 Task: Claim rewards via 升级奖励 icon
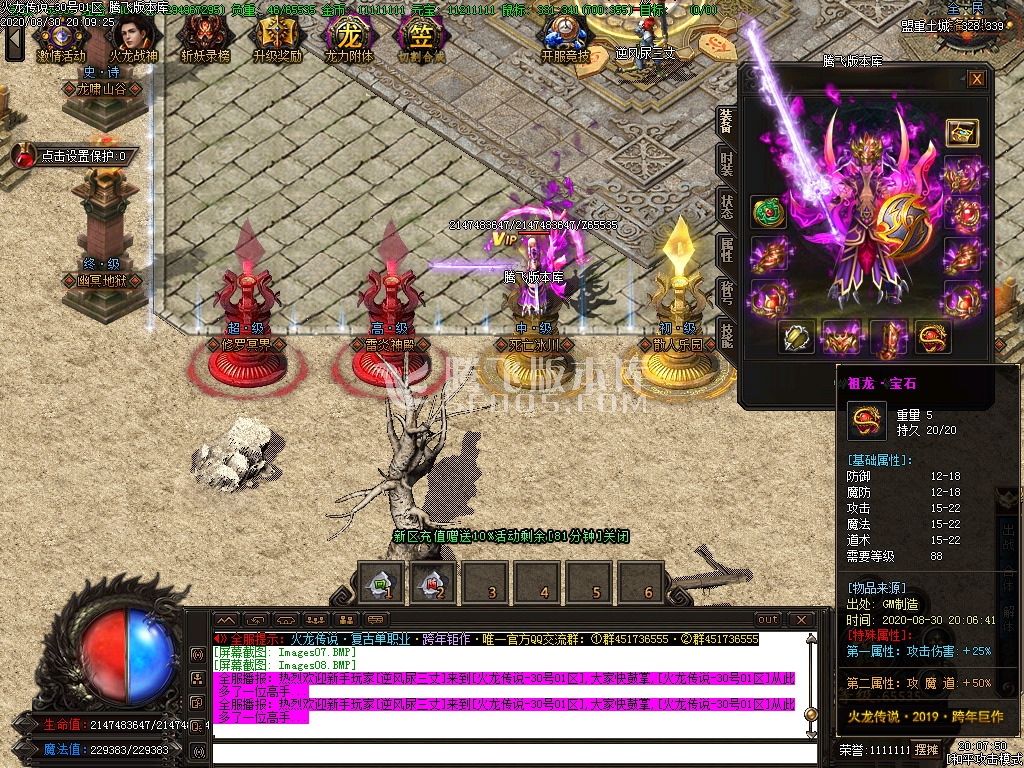pyautogui.click(x=277, y=38)
